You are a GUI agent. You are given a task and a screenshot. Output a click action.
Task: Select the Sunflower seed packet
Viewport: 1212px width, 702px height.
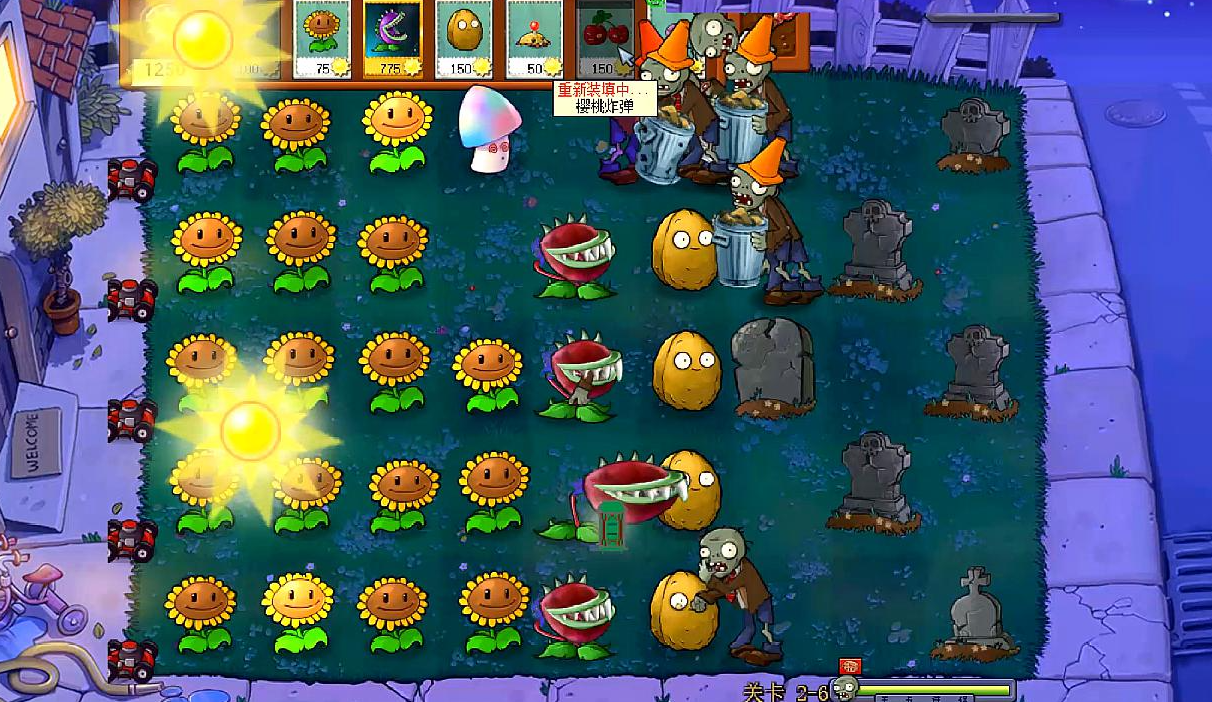coord(322,39)
